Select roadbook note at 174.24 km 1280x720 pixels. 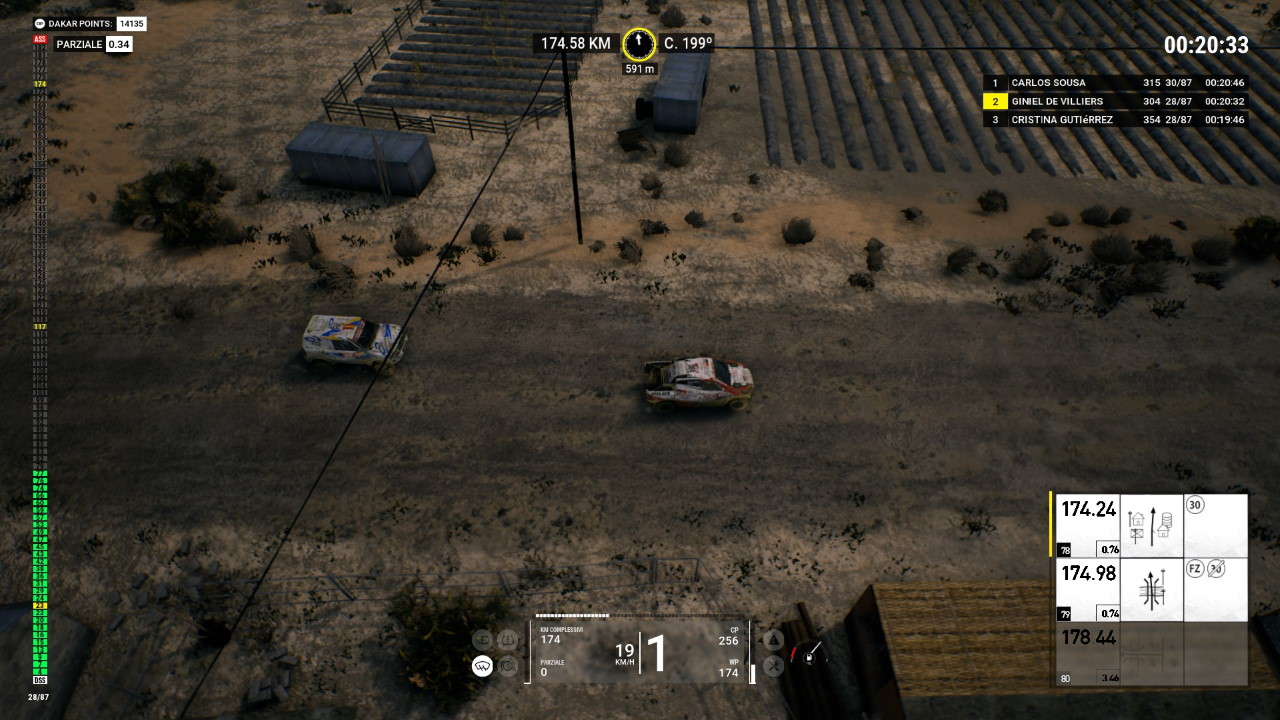1151,525
